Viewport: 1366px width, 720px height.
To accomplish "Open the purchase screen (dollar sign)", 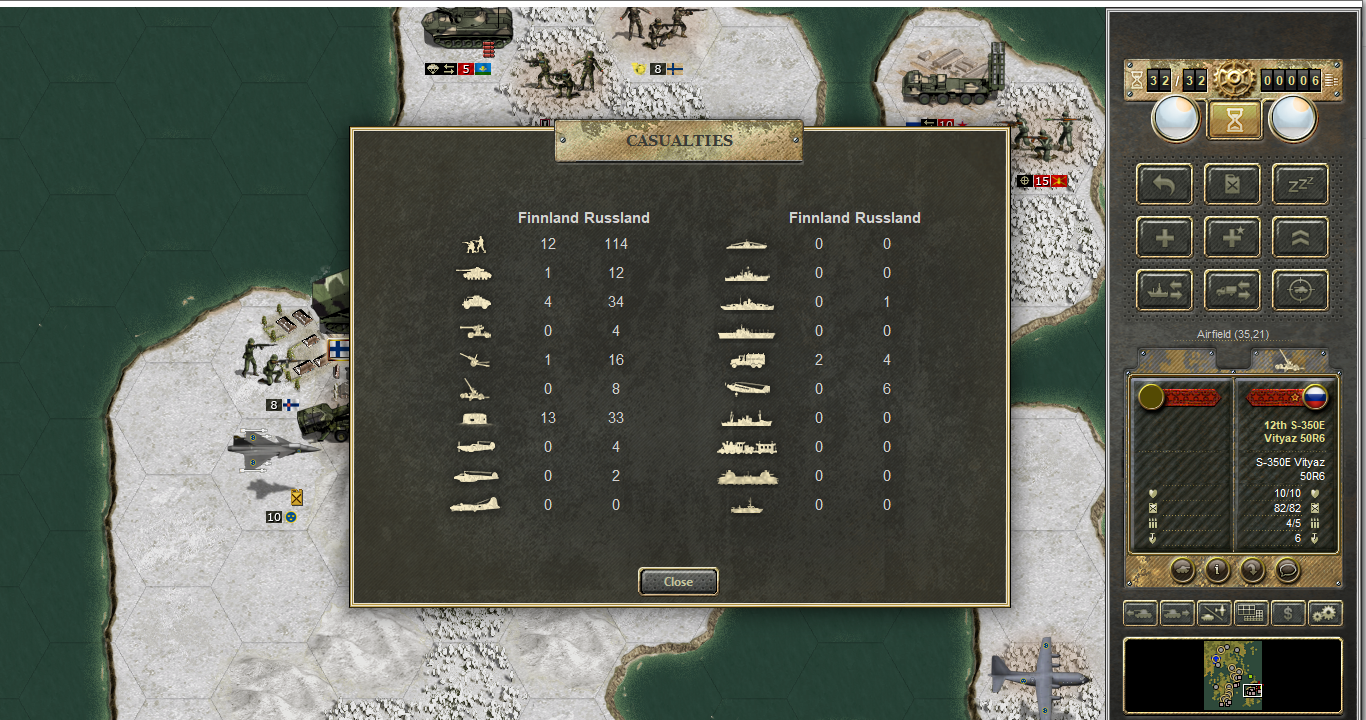I will 1288,613.
